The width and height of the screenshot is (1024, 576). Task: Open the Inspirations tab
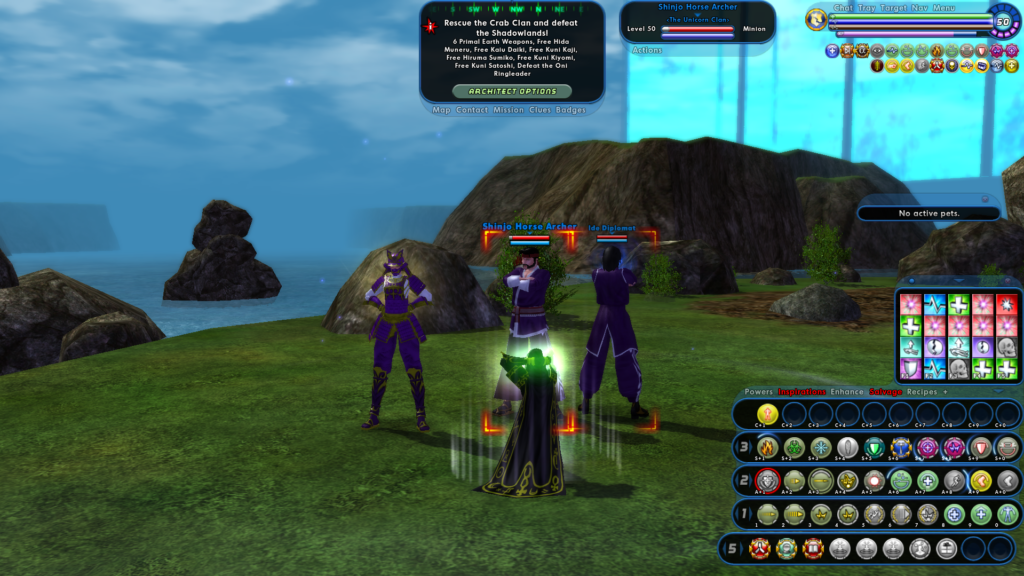click(802, 392)
